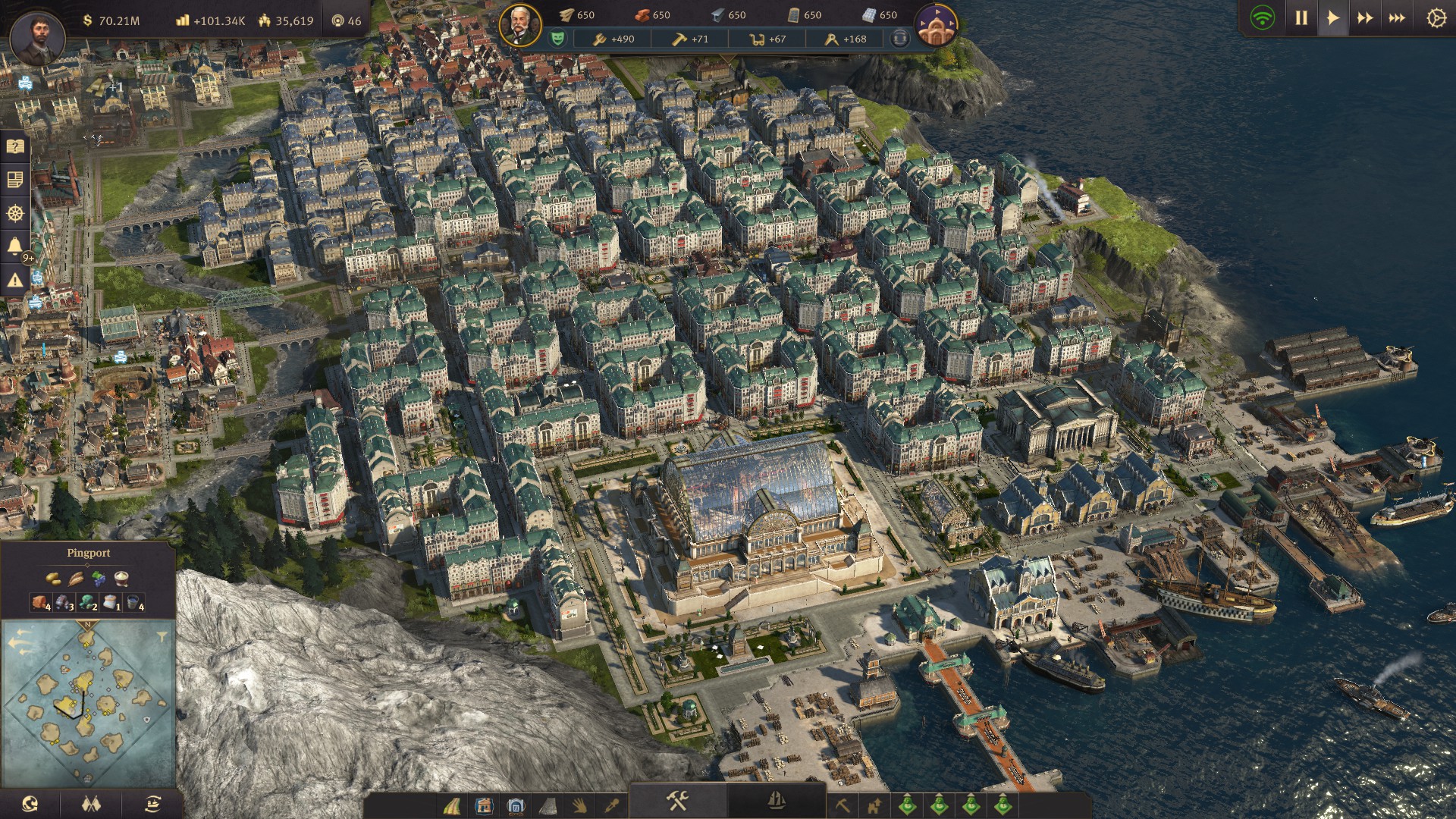Switch to double fast-forward speed

click(x=1365, y=18)
